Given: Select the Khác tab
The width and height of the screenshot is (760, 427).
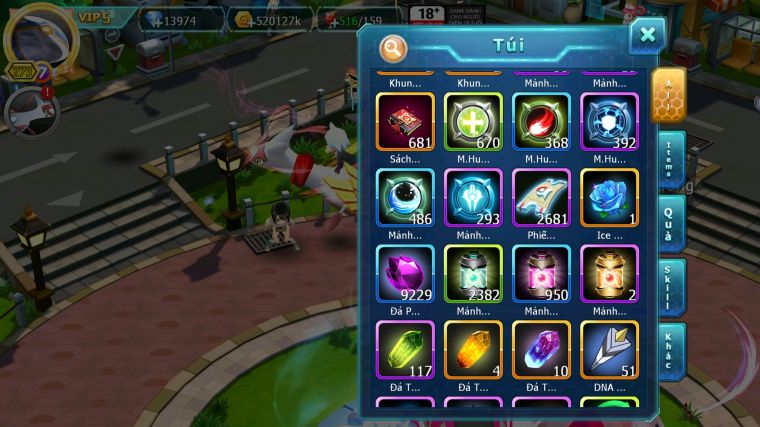Looking at the screenshot, I should [x=670, y=350].
